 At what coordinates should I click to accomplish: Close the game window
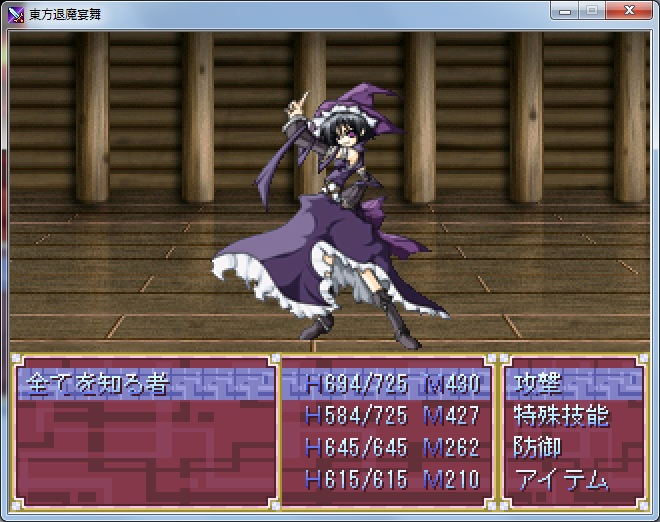(628, 11)
